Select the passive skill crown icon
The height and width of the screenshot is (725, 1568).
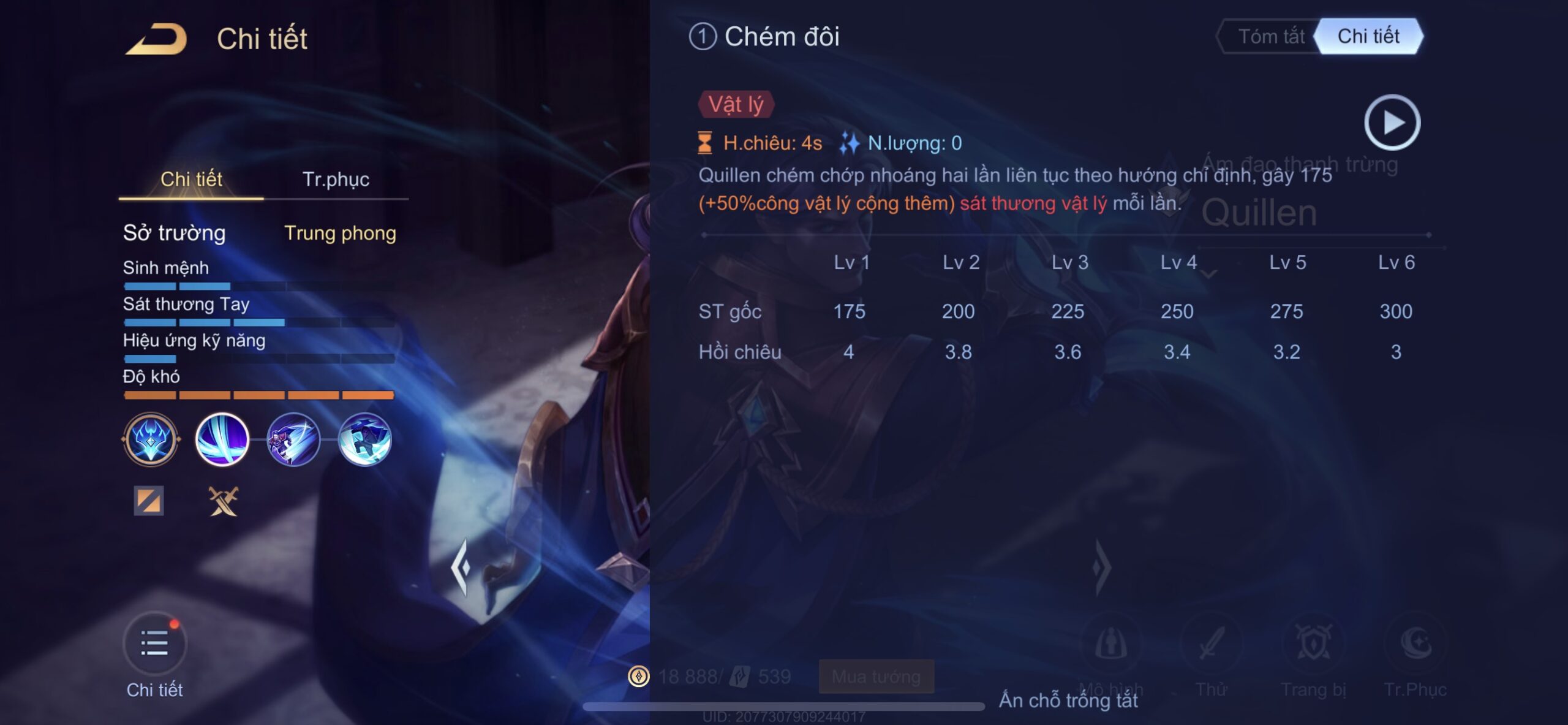click(x=151, y=439)
